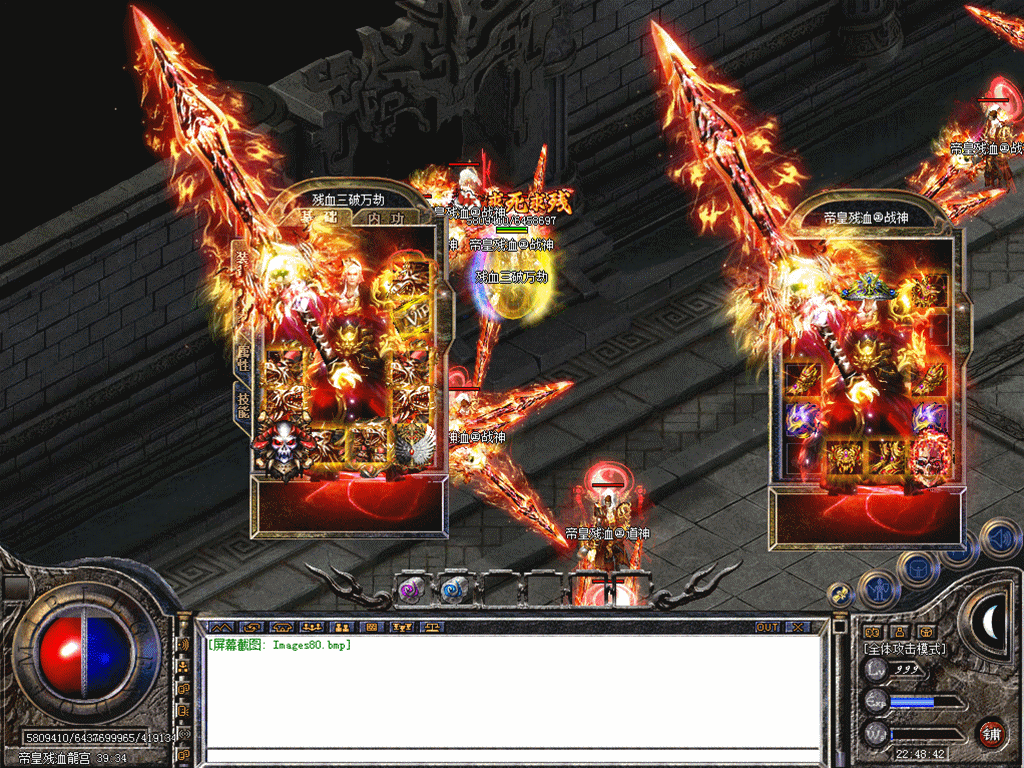Screen dimensions: 1024x768
Task: Use the purple swirl orb in the belt
Action: pos(411,590)
